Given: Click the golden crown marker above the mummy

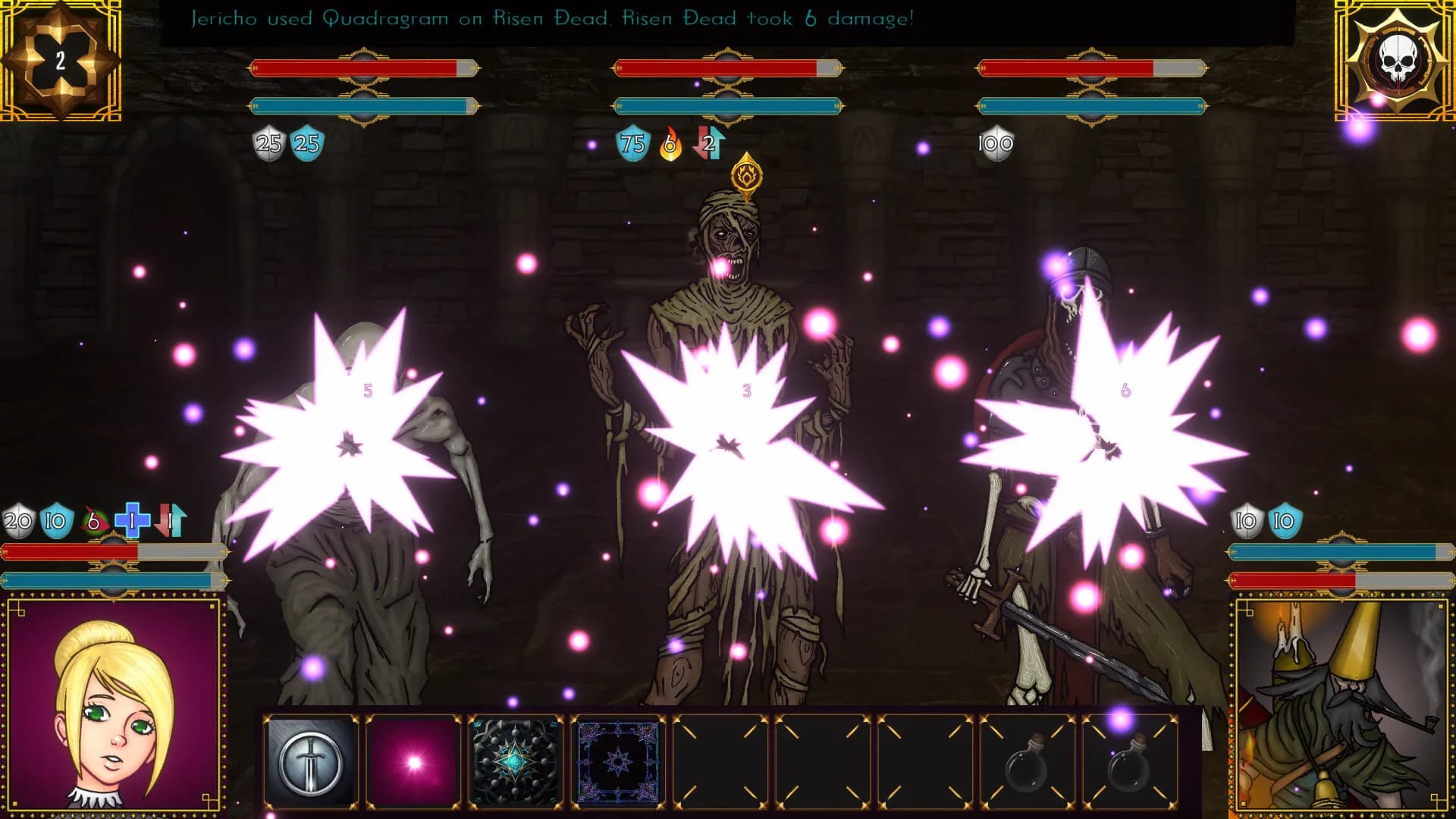Looking at the screenshot, I should 747,176.
